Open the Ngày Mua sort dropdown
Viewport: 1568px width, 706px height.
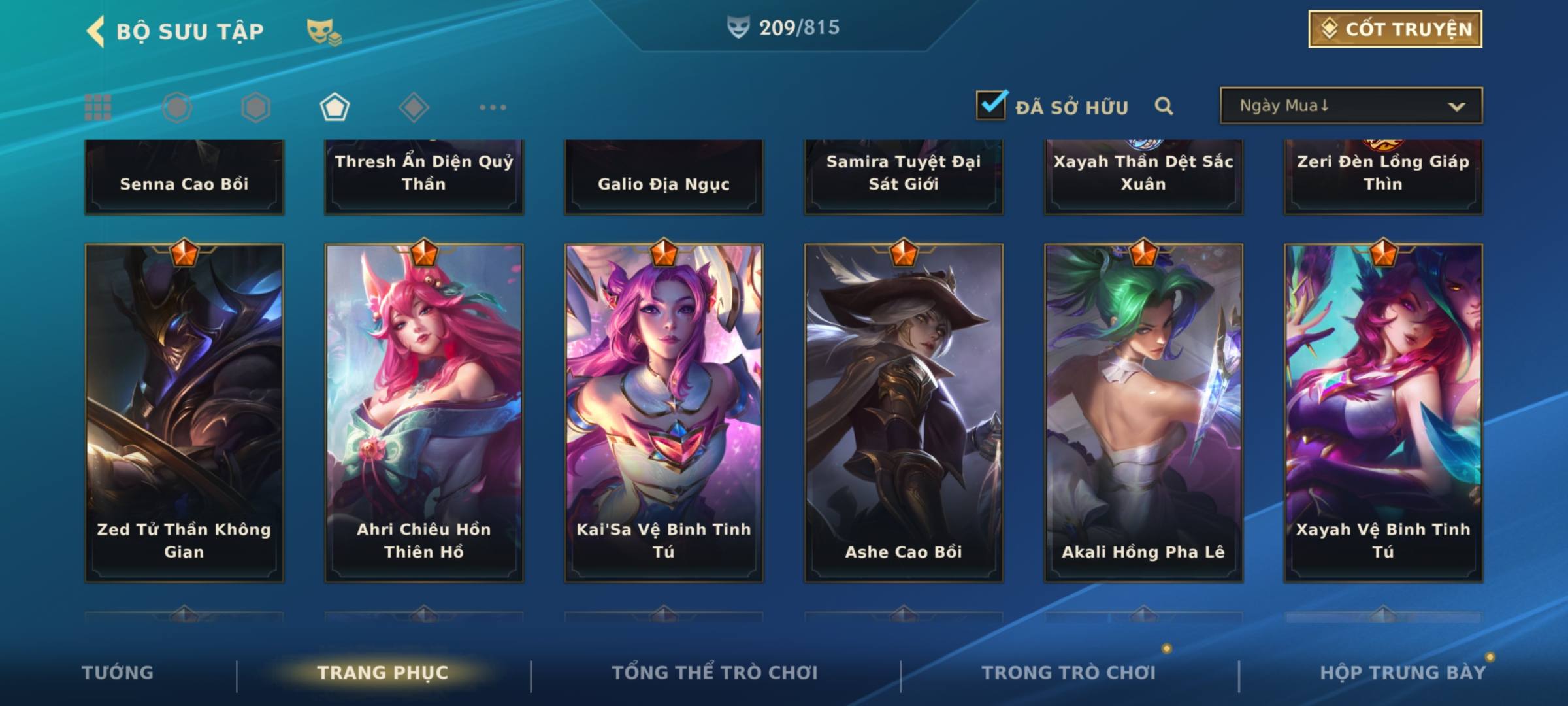coord(1350,106)
